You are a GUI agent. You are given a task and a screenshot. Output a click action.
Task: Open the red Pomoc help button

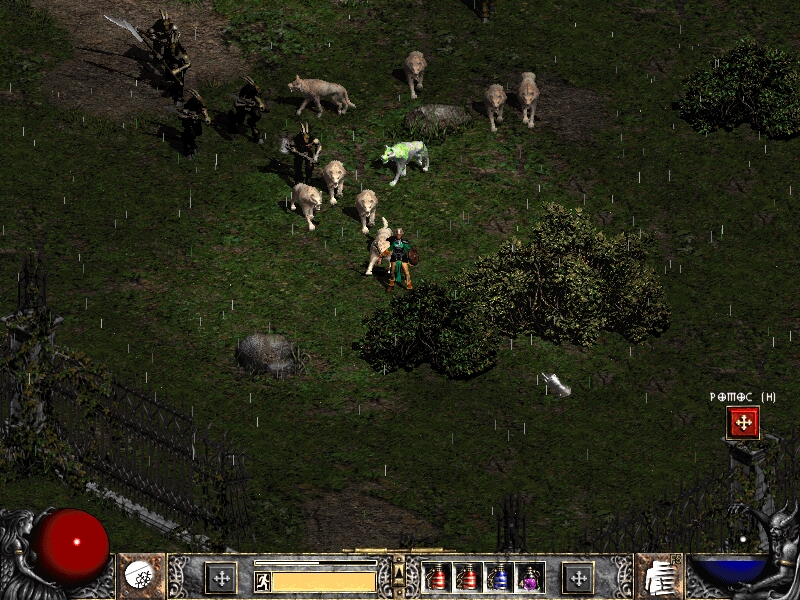pyautogui.click(x=743, y=422)
